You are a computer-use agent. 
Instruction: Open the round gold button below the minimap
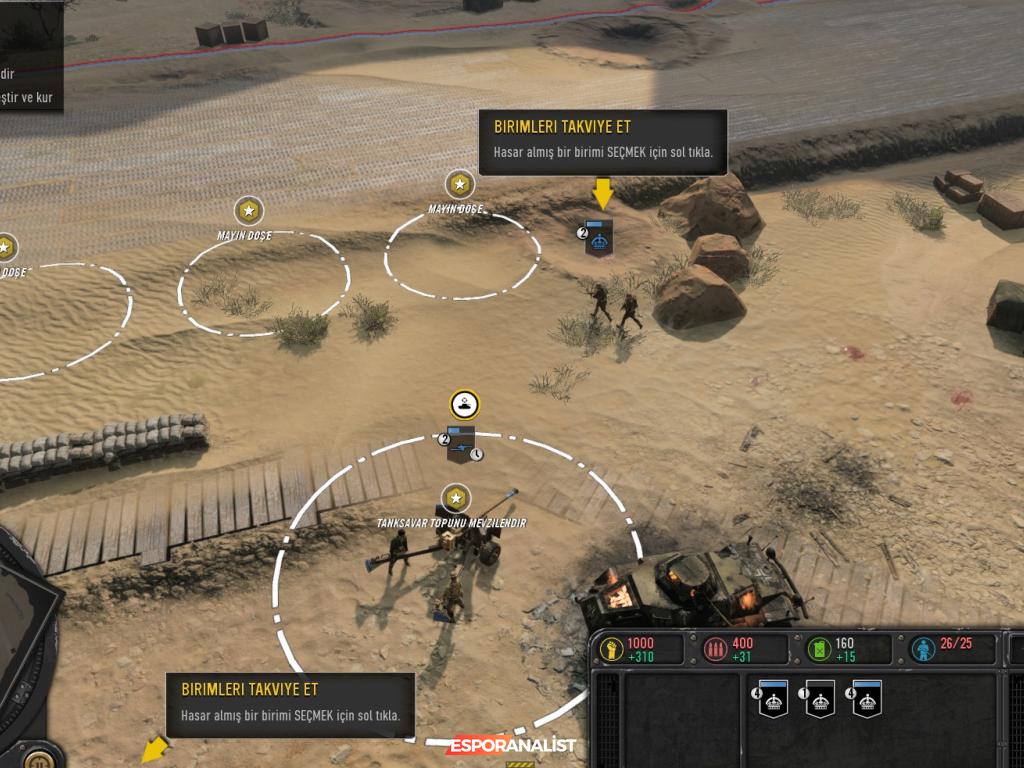click(38, 757)
